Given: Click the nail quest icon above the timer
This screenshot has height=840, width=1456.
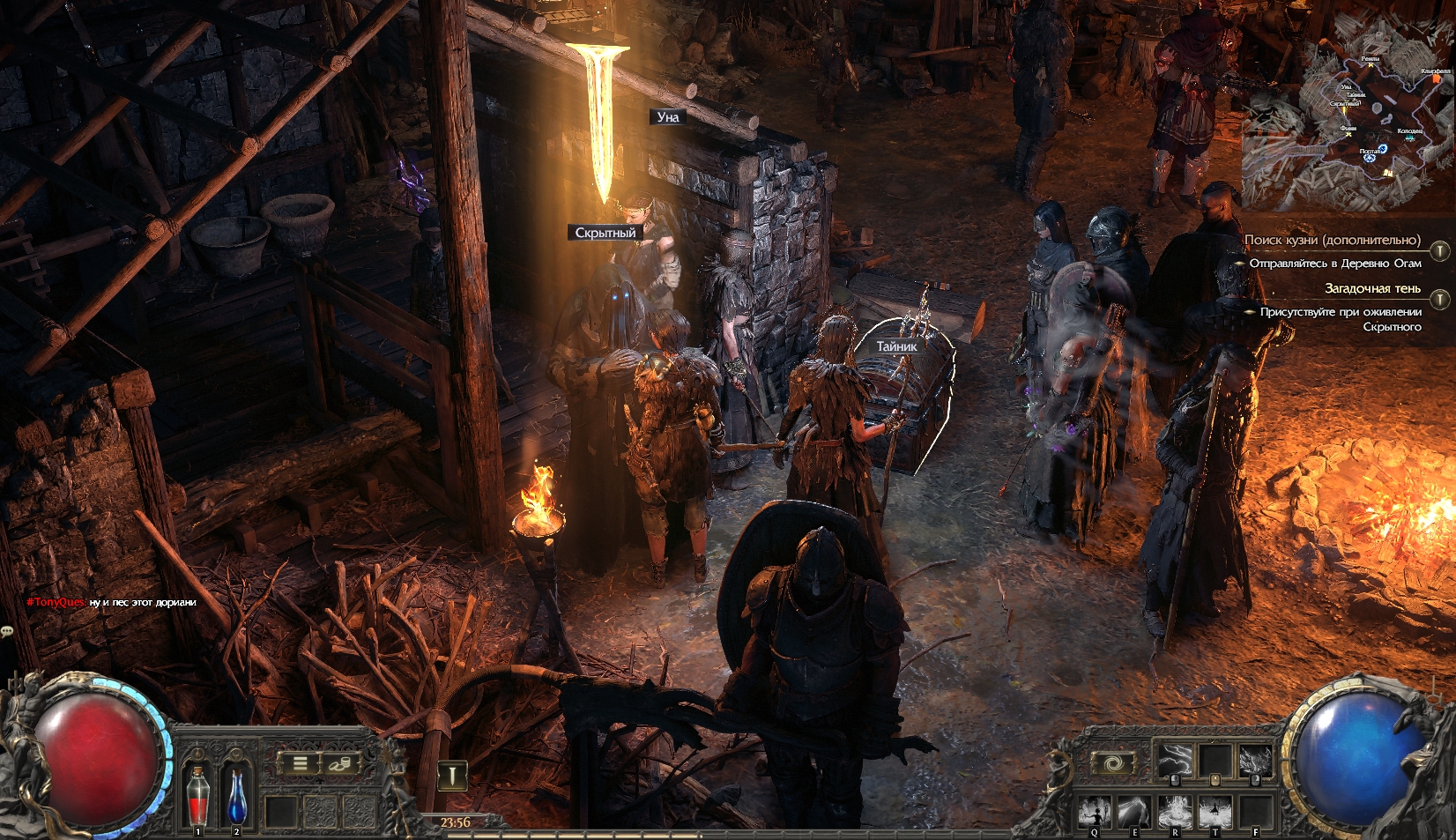Looking at the screenshot, I should [452, 775].
